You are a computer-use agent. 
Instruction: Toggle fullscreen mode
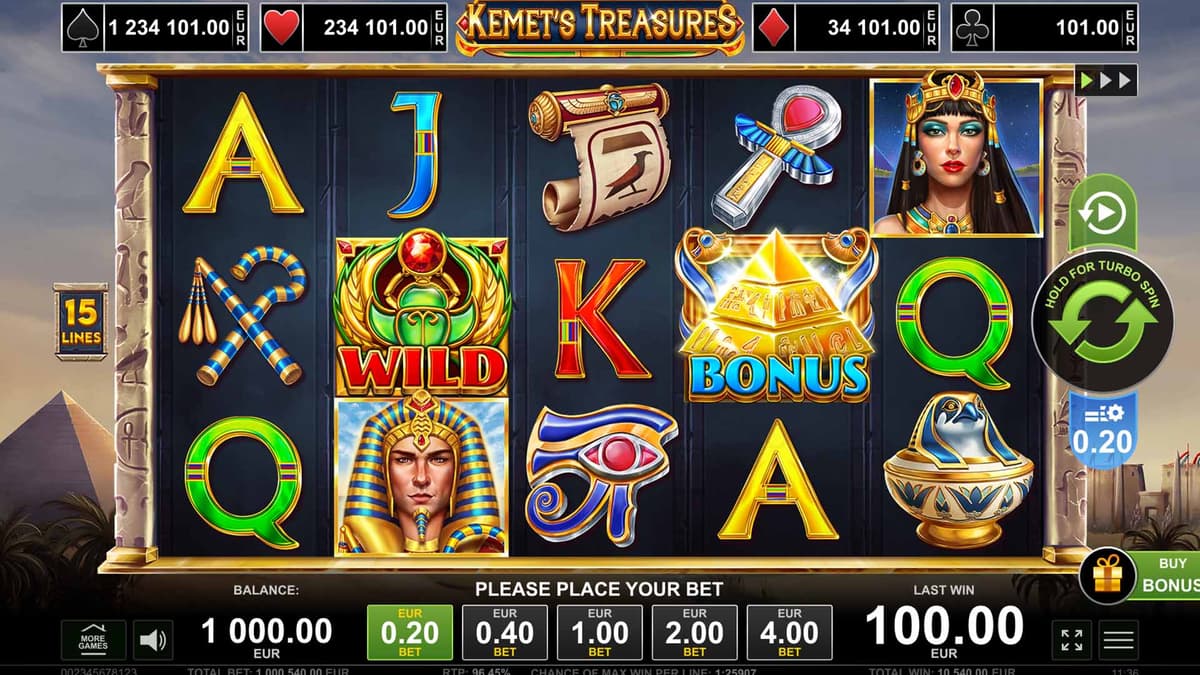click(x=1072, y=640)
